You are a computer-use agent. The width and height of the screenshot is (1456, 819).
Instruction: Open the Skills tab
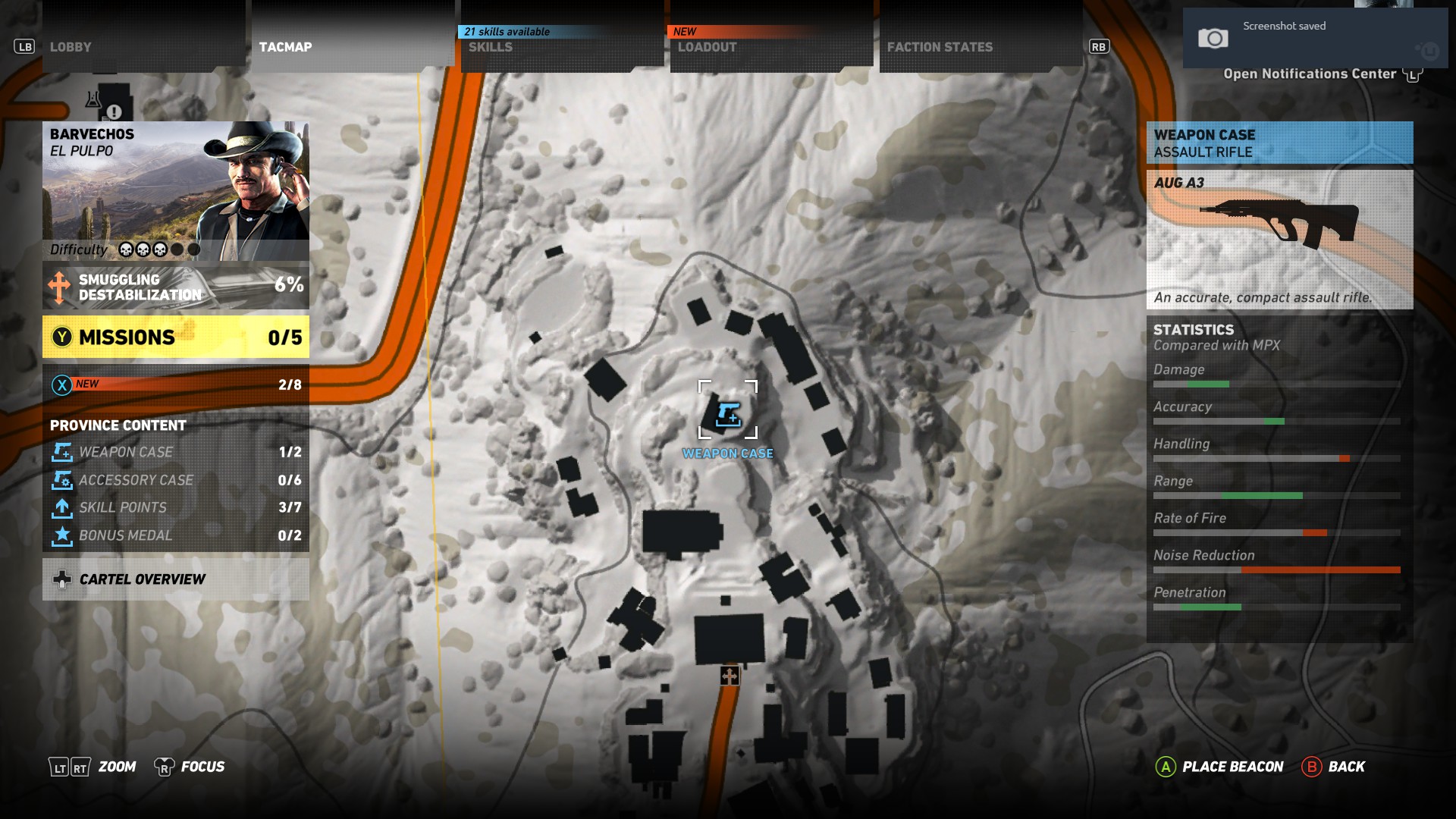pyautogui.click(x=563, y=47)
